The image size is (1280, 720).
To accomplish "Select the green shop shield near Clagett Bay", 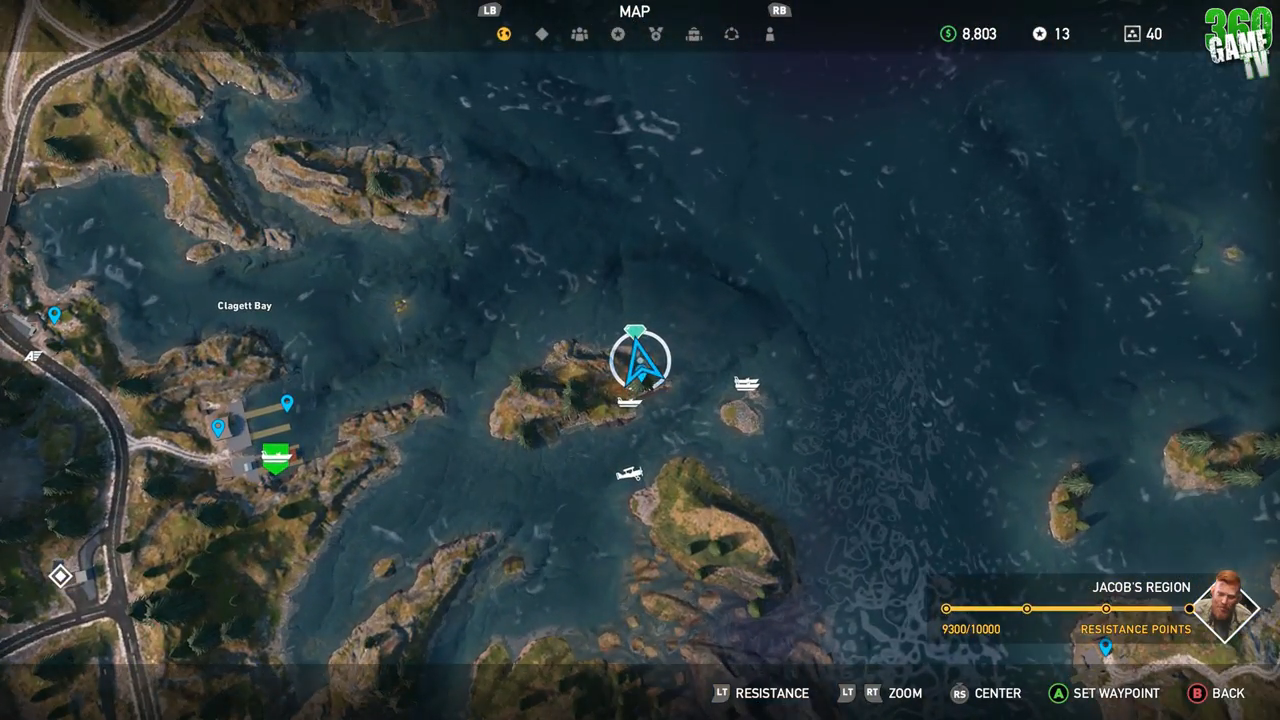I will tap(275, 457).
